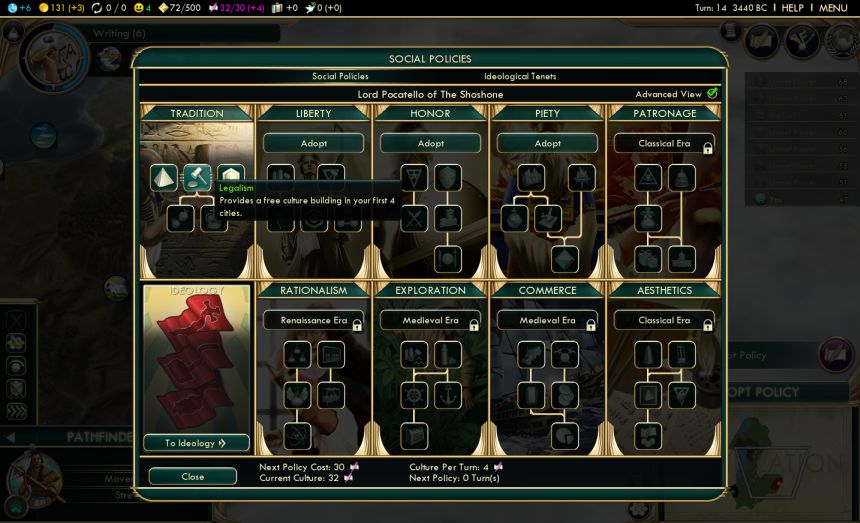Open the game MENU
The image size is (860, 523).
833,8
